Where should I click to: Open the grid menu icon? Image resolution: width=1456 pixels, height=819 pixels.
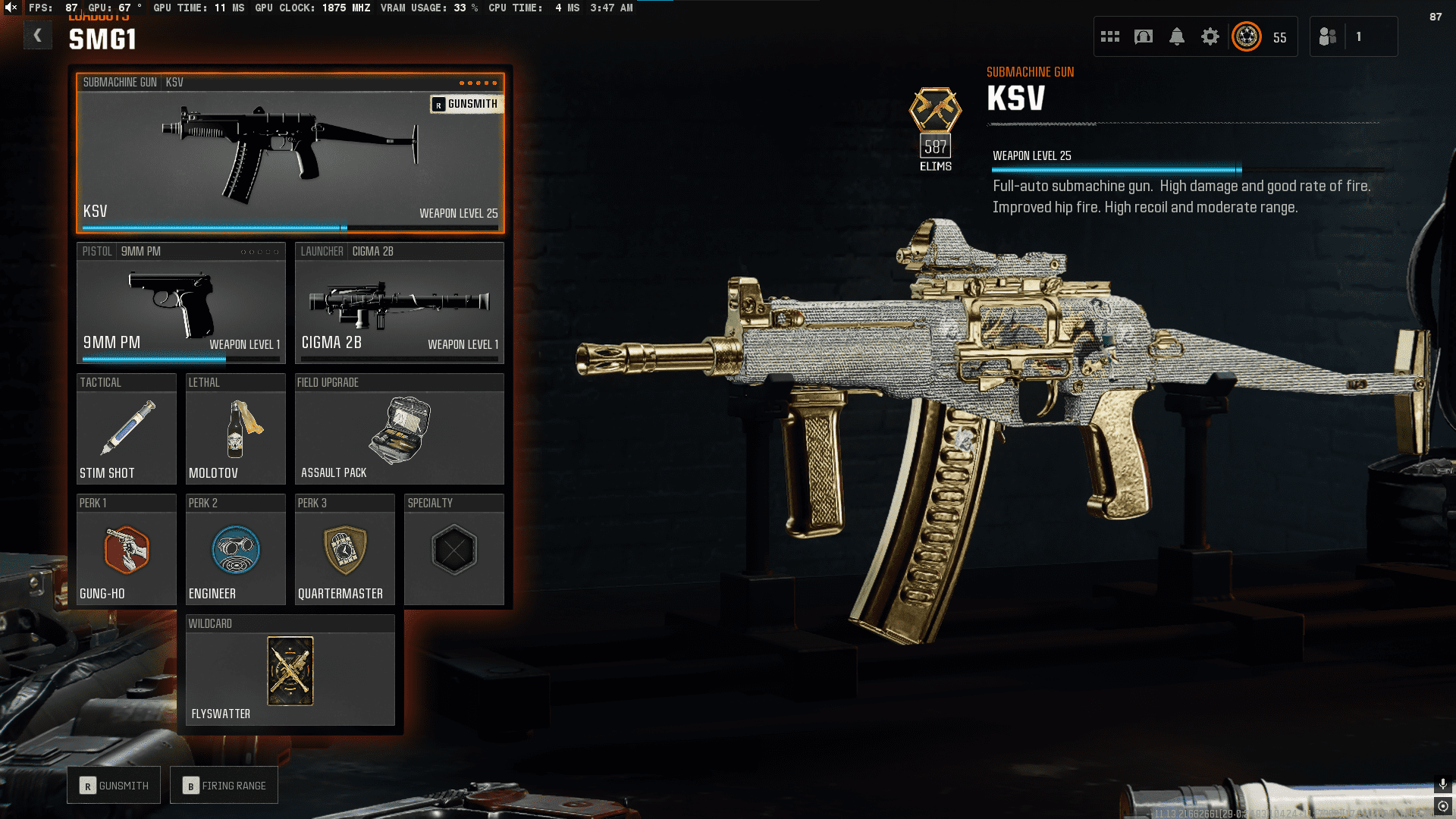point(1110,36)
